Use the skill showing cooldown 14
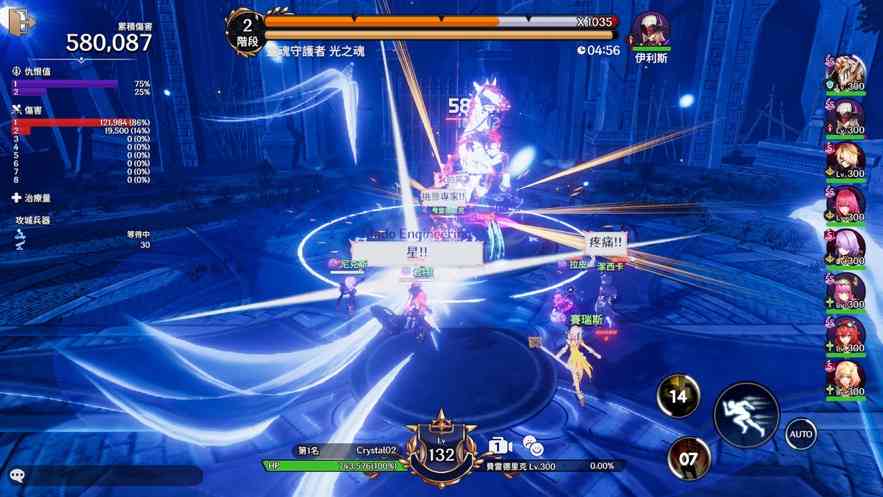Image resolution: width=883 pixels, height=497 pixels. click(678, 396)
